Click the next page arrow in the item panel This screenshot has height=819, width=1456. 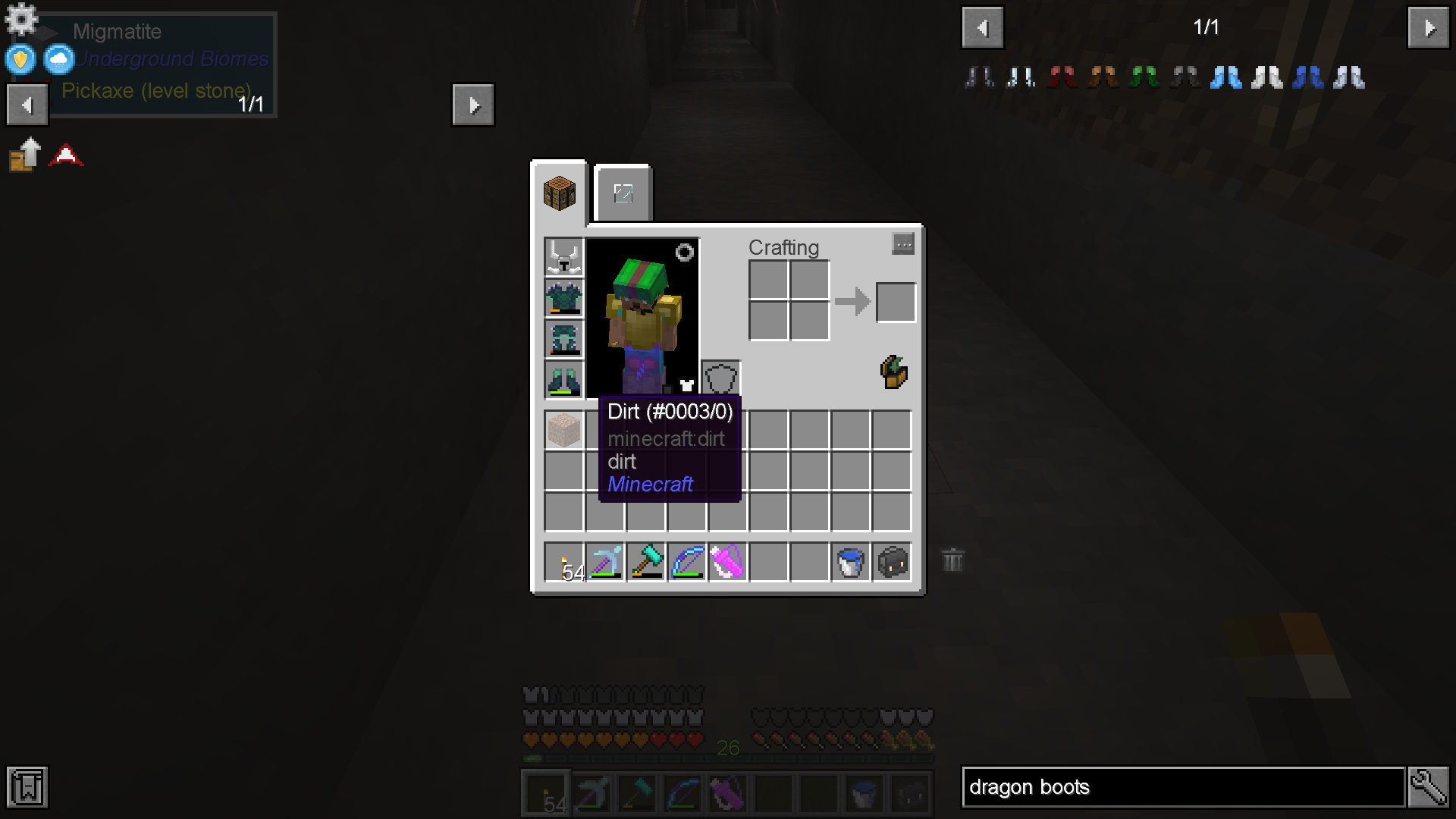click(1427, 27)
